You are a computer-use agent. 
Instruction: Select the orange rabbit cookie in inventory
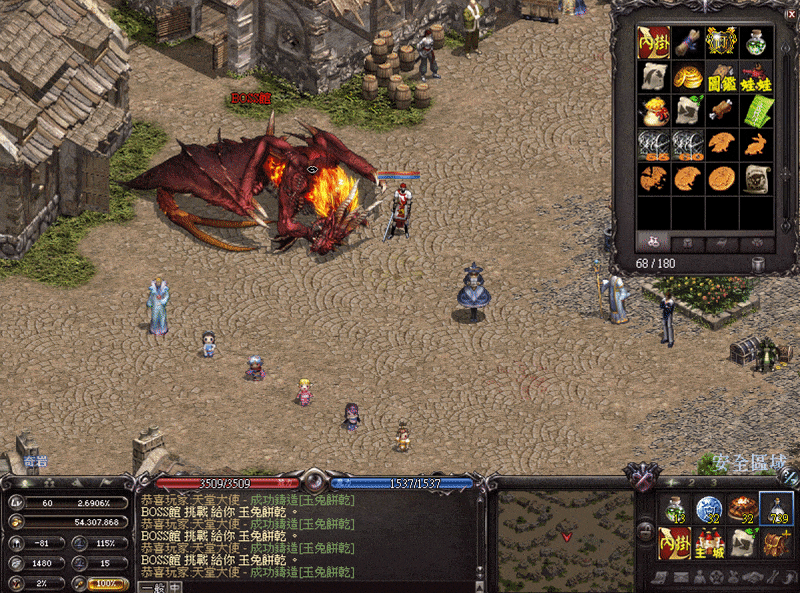756,144
